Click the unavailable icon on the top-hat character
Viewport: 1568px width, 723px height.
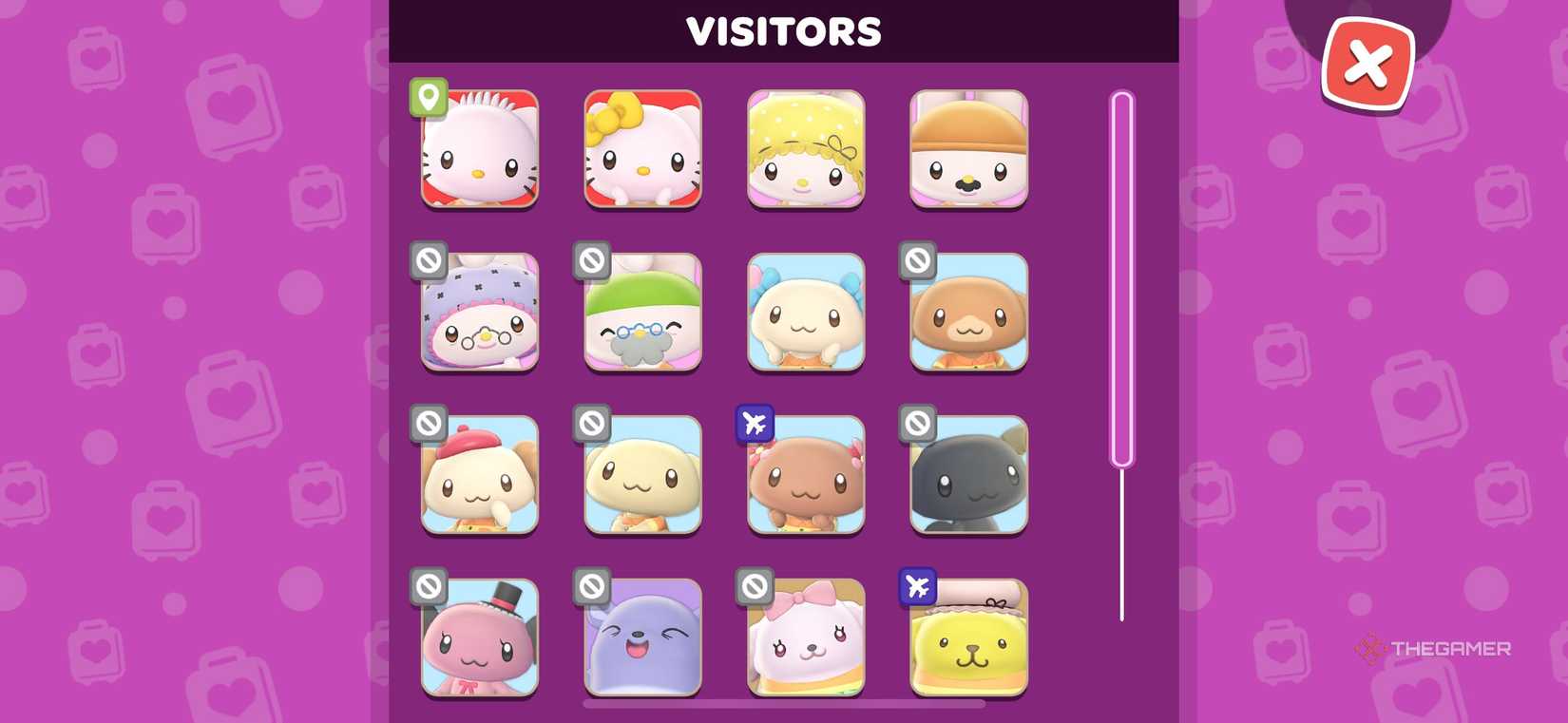point(428,587)
